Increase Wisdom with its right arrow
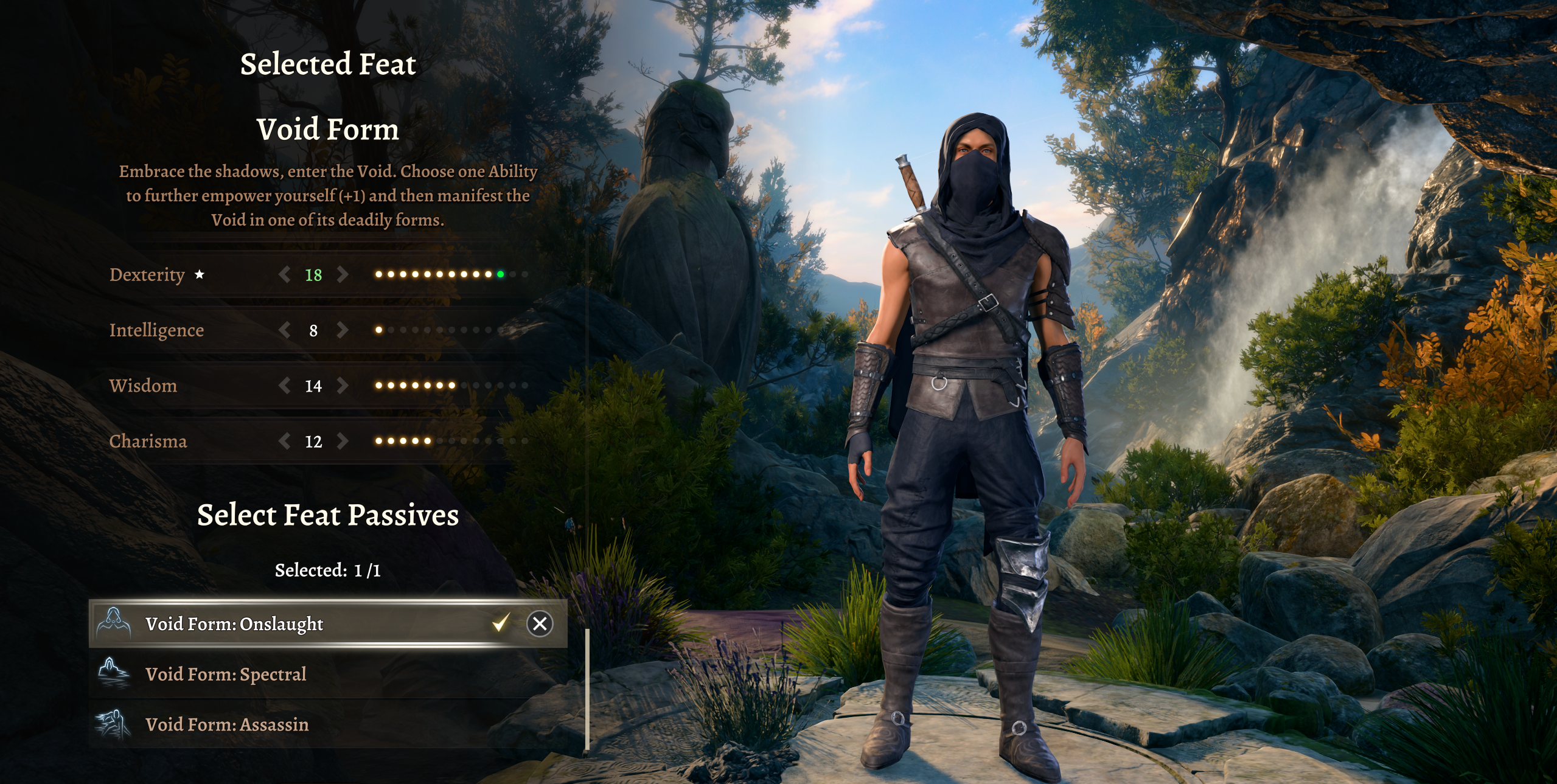This screenshot has height=784, width=1557. pos(343,386)
